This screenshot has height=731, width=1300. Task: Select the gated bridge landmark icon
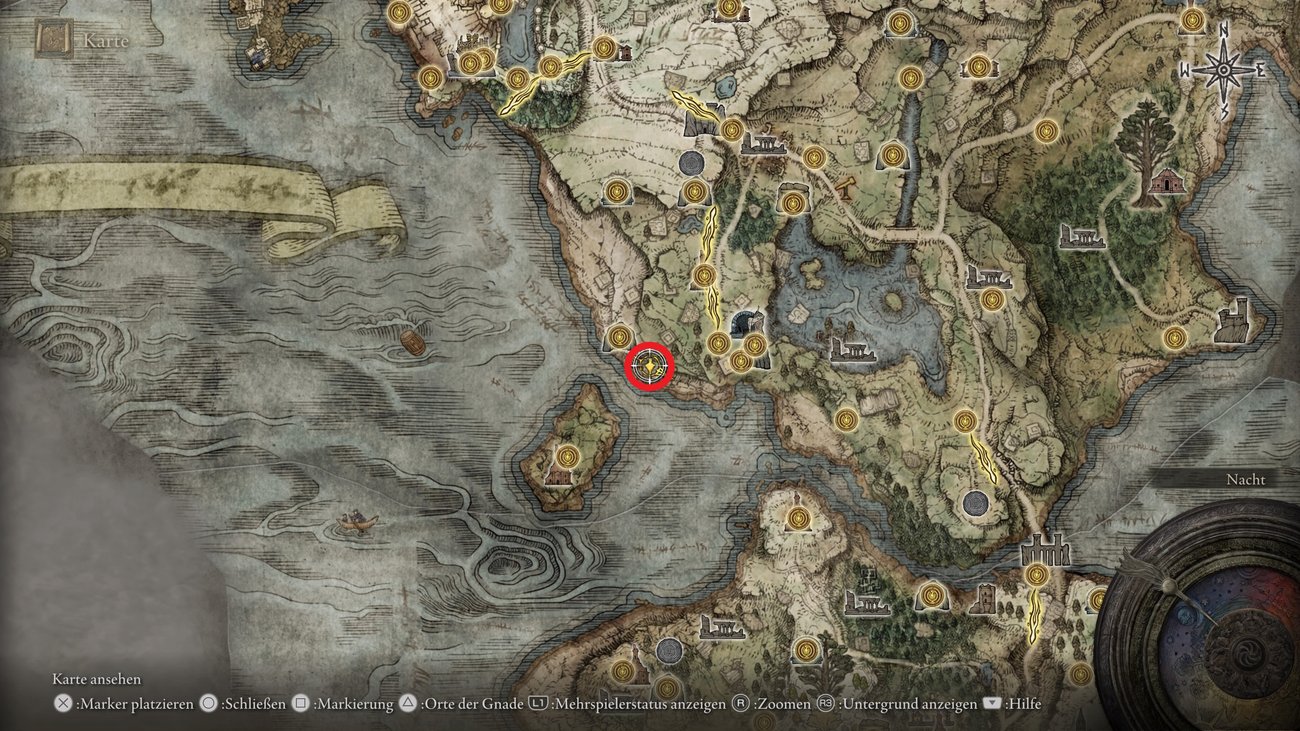coord(1045,550)
